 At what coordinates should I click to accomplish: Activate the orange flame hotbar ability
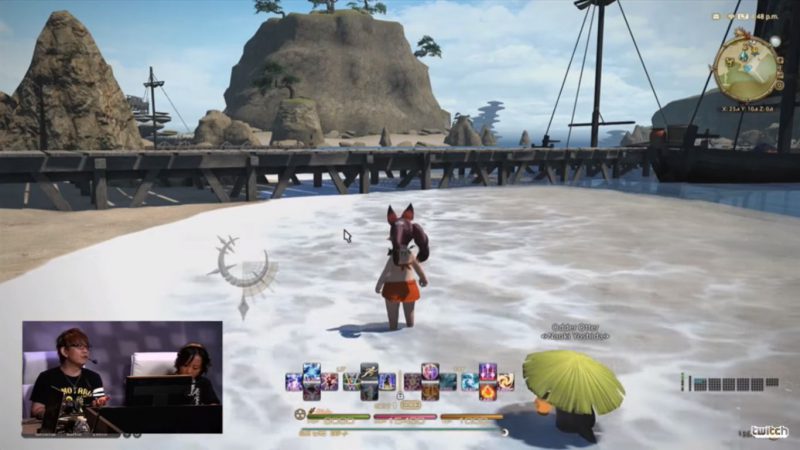[488, 392]
